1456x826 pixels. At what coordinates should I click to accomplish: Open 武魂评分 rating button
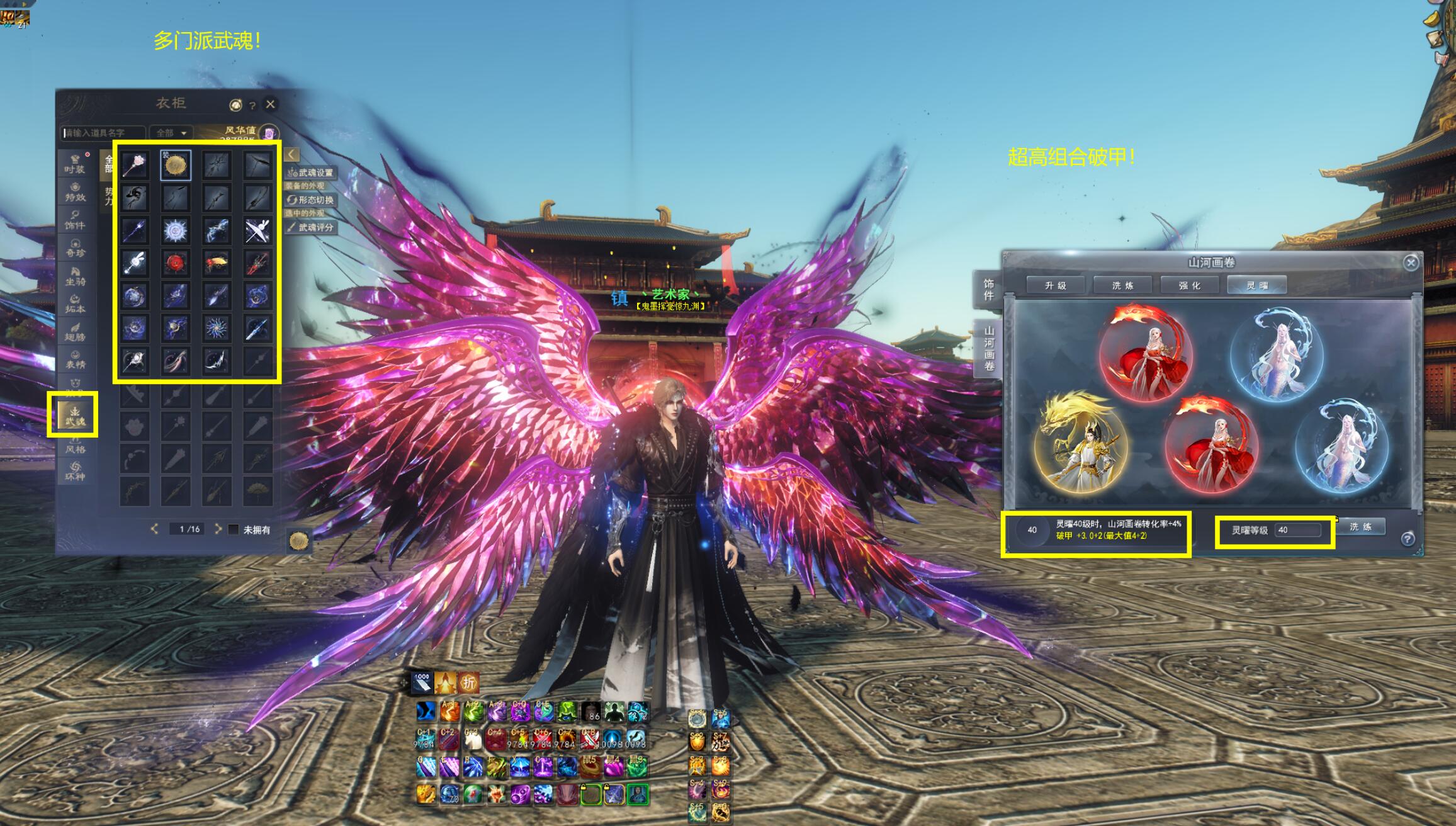pyautogui.click(x=312, y=227)
